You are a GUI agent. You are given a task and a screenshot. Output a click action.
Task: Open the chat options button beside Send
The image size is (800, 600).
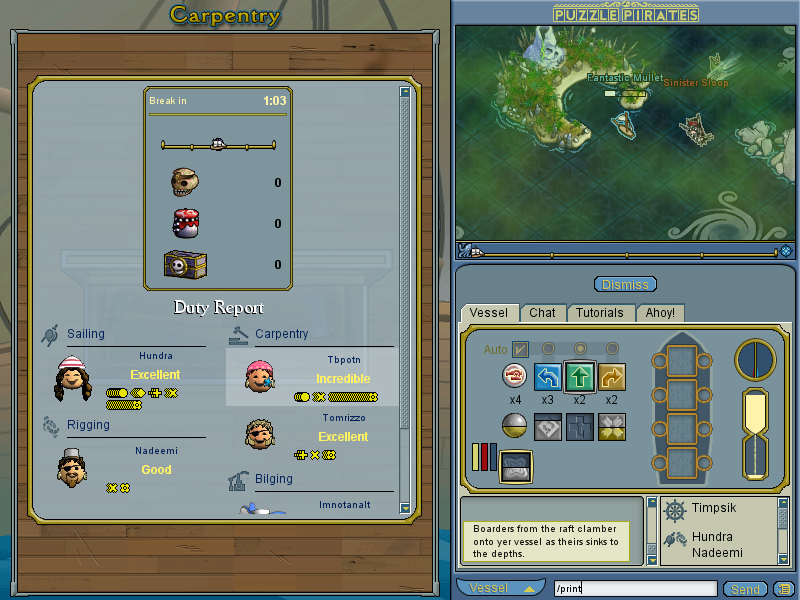point(781,589)
